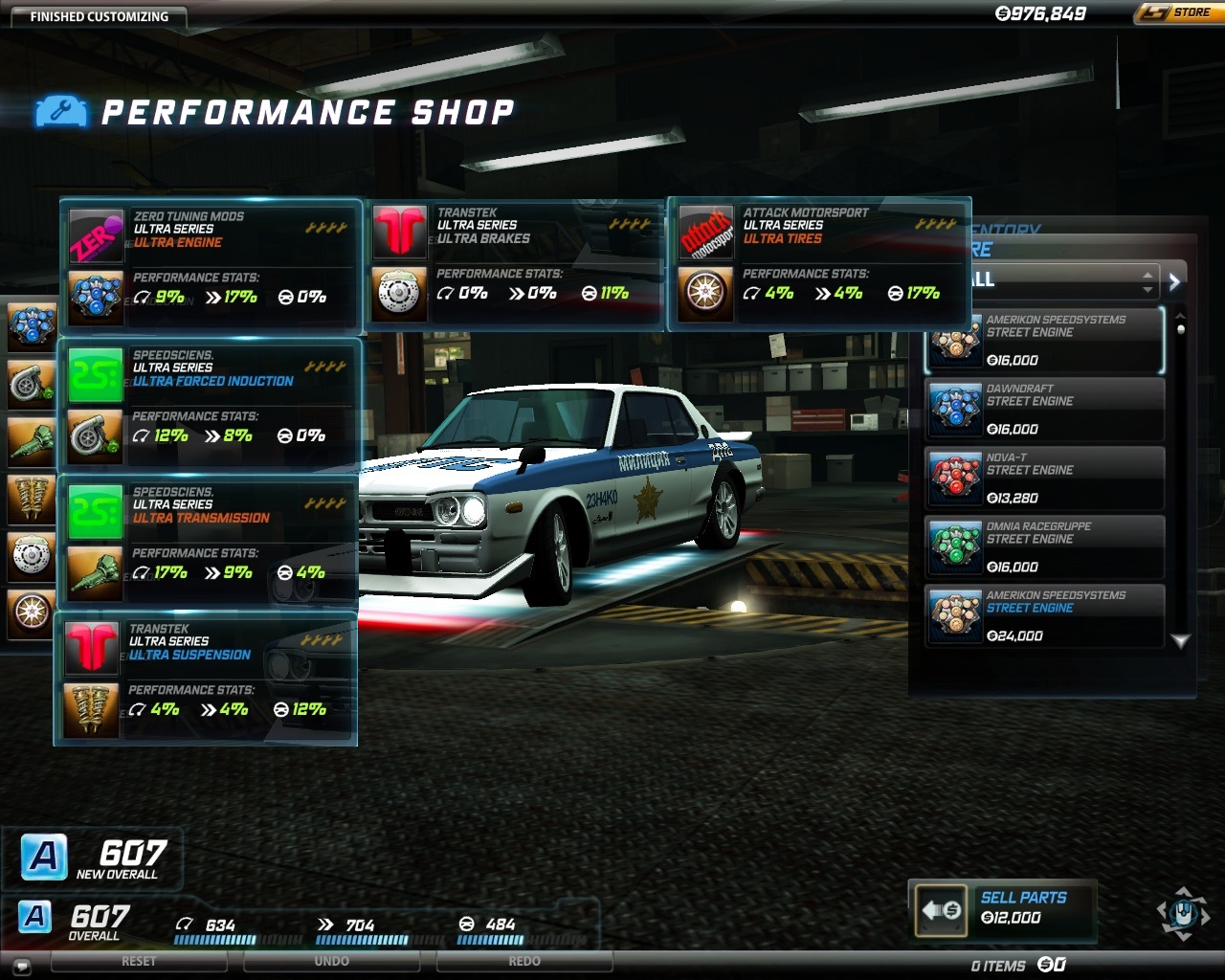Viewport: 1225px width, 980px height.
Task: Select the tire wheel category icon
Action: (x=32, y=612)
